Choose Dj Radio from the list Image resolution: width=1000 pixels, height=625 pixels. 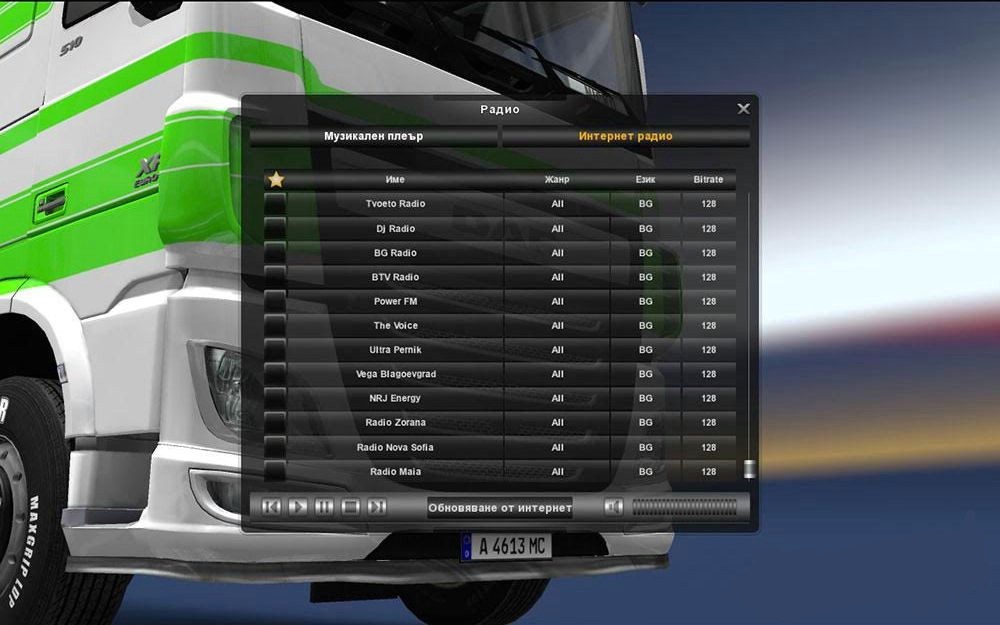(395, 229)
